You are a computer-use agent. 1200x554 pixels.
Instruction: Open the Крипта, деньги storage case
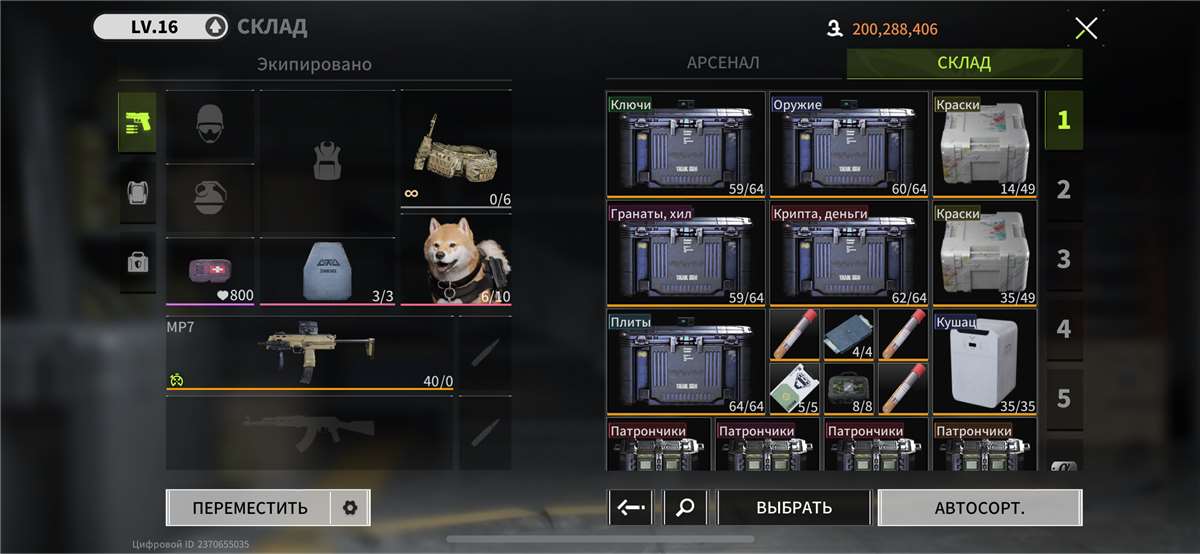[850, 255]
